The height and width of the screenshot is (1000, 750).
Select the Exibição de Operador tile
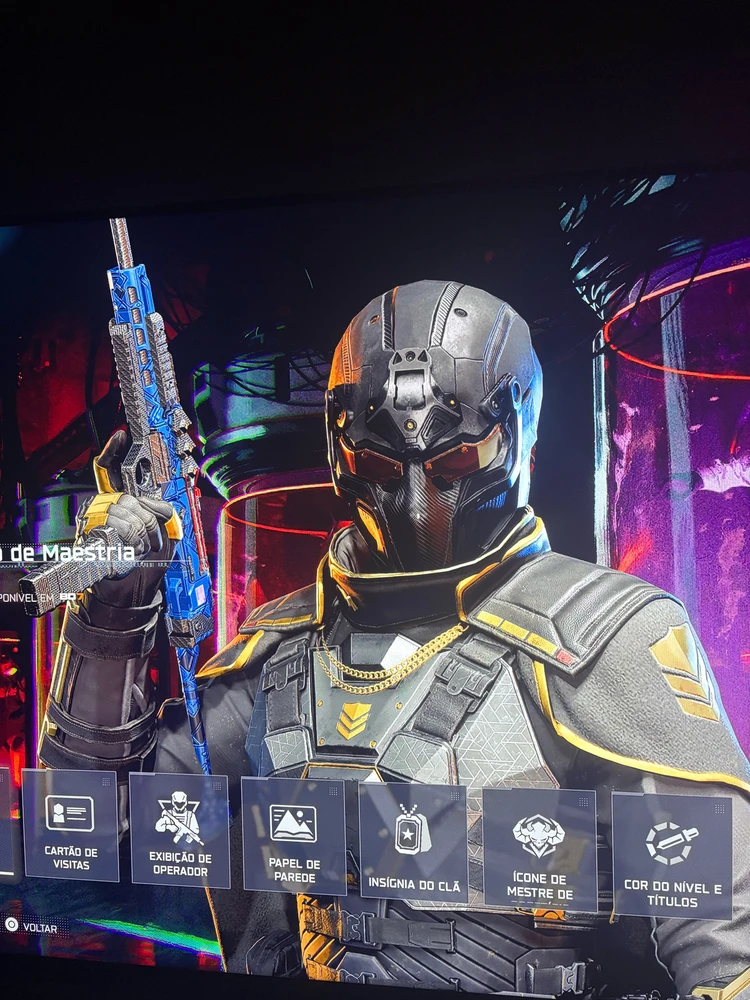(180, 830)
